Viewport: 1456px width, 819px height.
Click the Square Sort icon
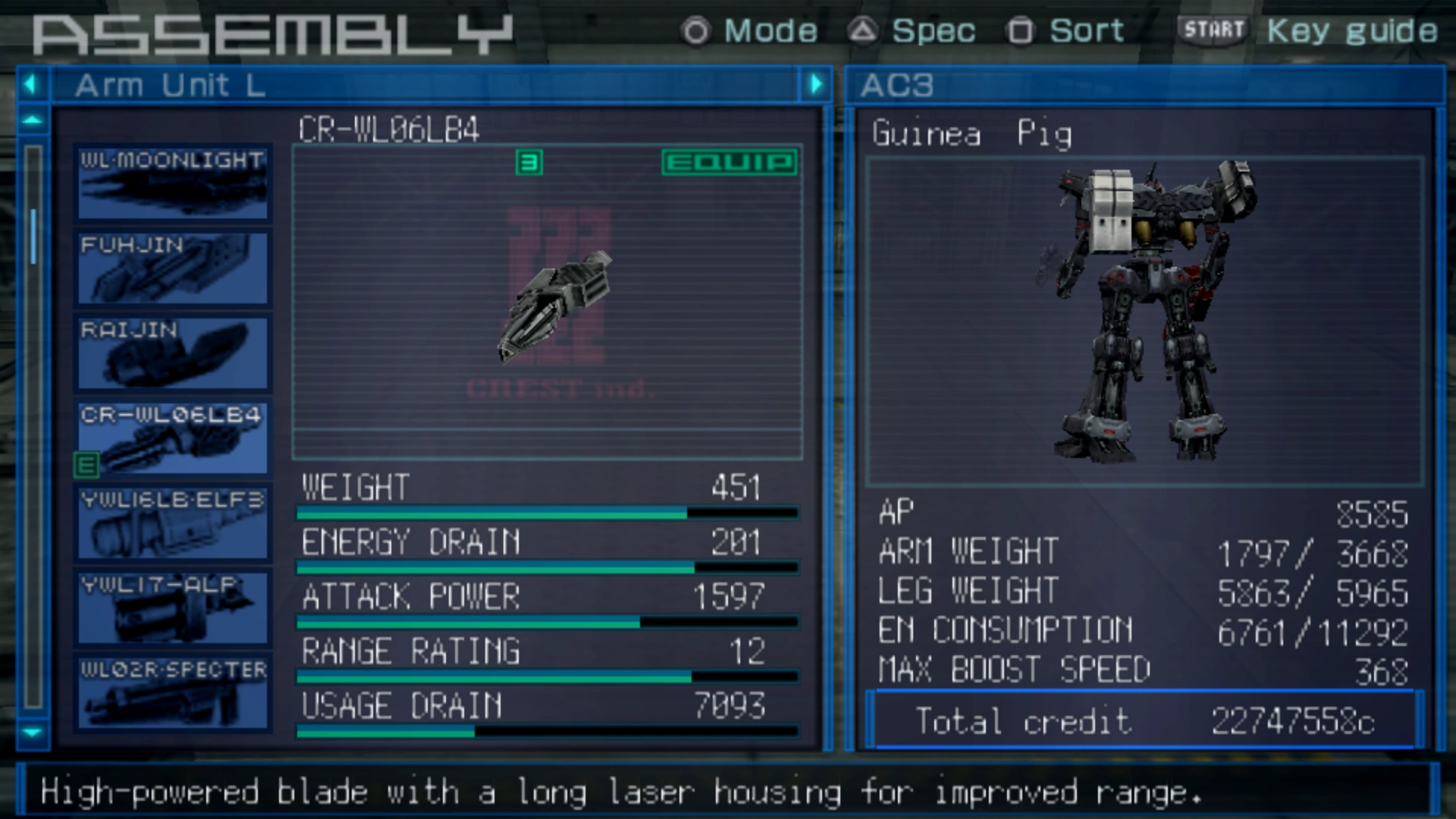pyautogui.click(x=1021, y=31)
